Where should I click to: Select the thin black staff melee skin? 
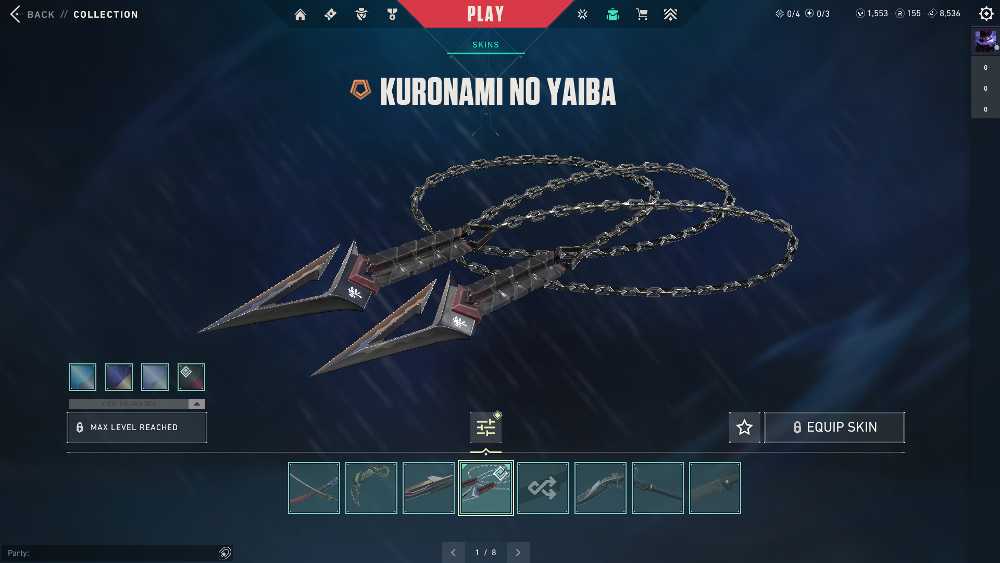(x=658, y=488)
